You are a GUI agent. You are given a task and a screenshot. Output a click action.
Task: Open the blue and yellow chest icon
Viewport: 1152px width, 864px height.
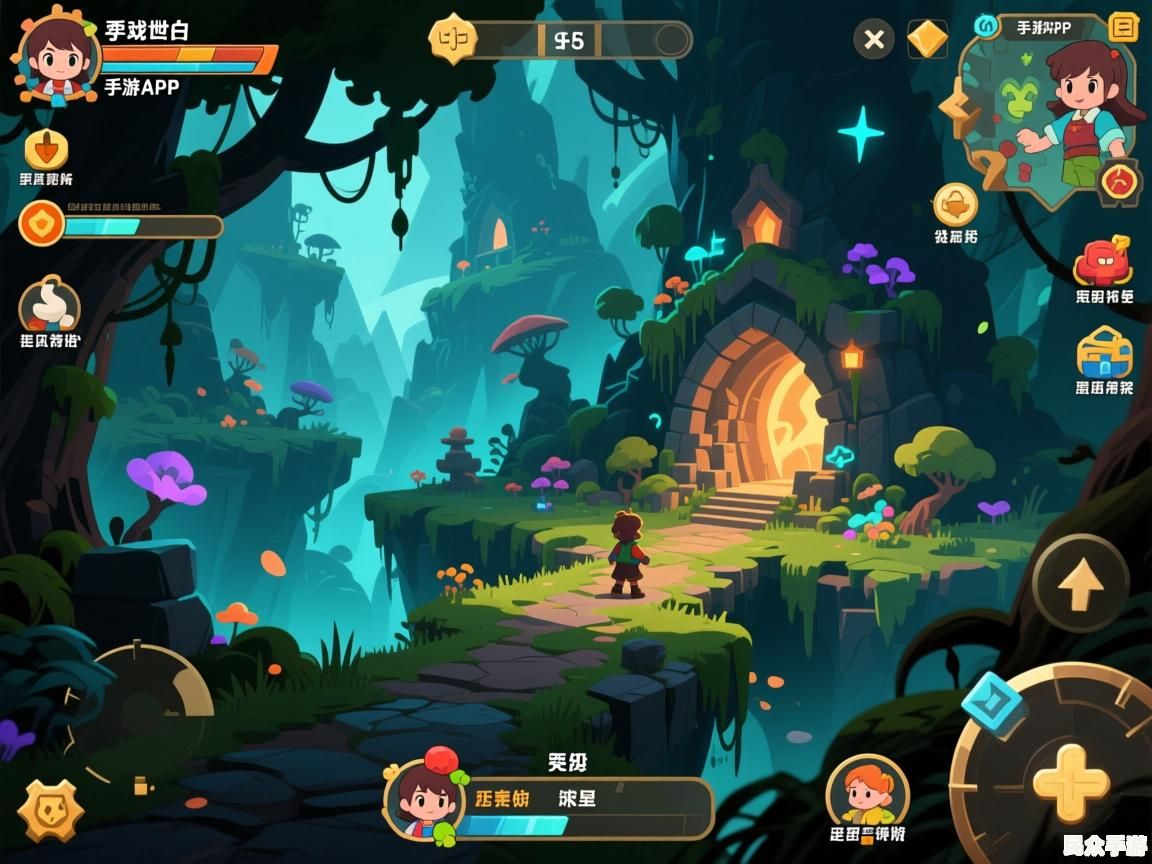pyautogui.click(x=1104, y=352)
